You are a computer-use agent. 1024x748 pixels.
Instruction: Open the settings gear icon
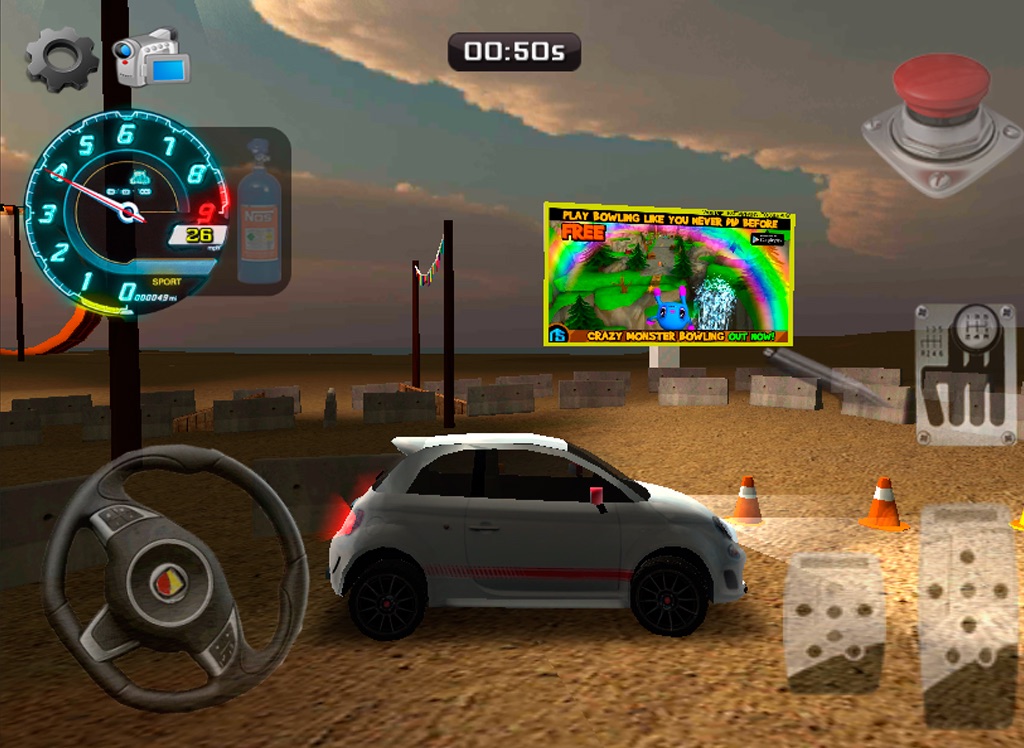pos(62,58)
